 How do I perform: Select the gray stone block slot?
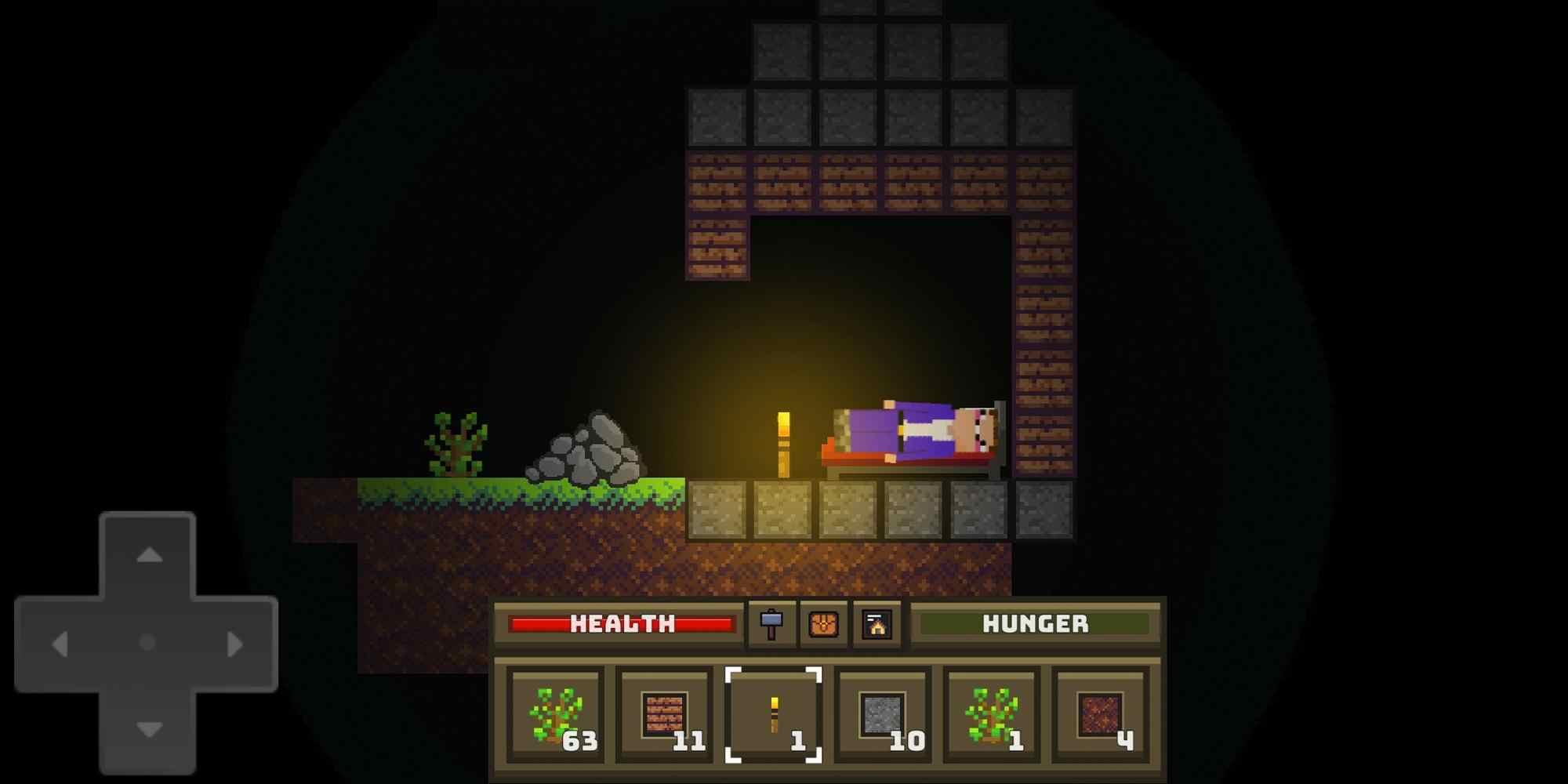pos(883,714)
